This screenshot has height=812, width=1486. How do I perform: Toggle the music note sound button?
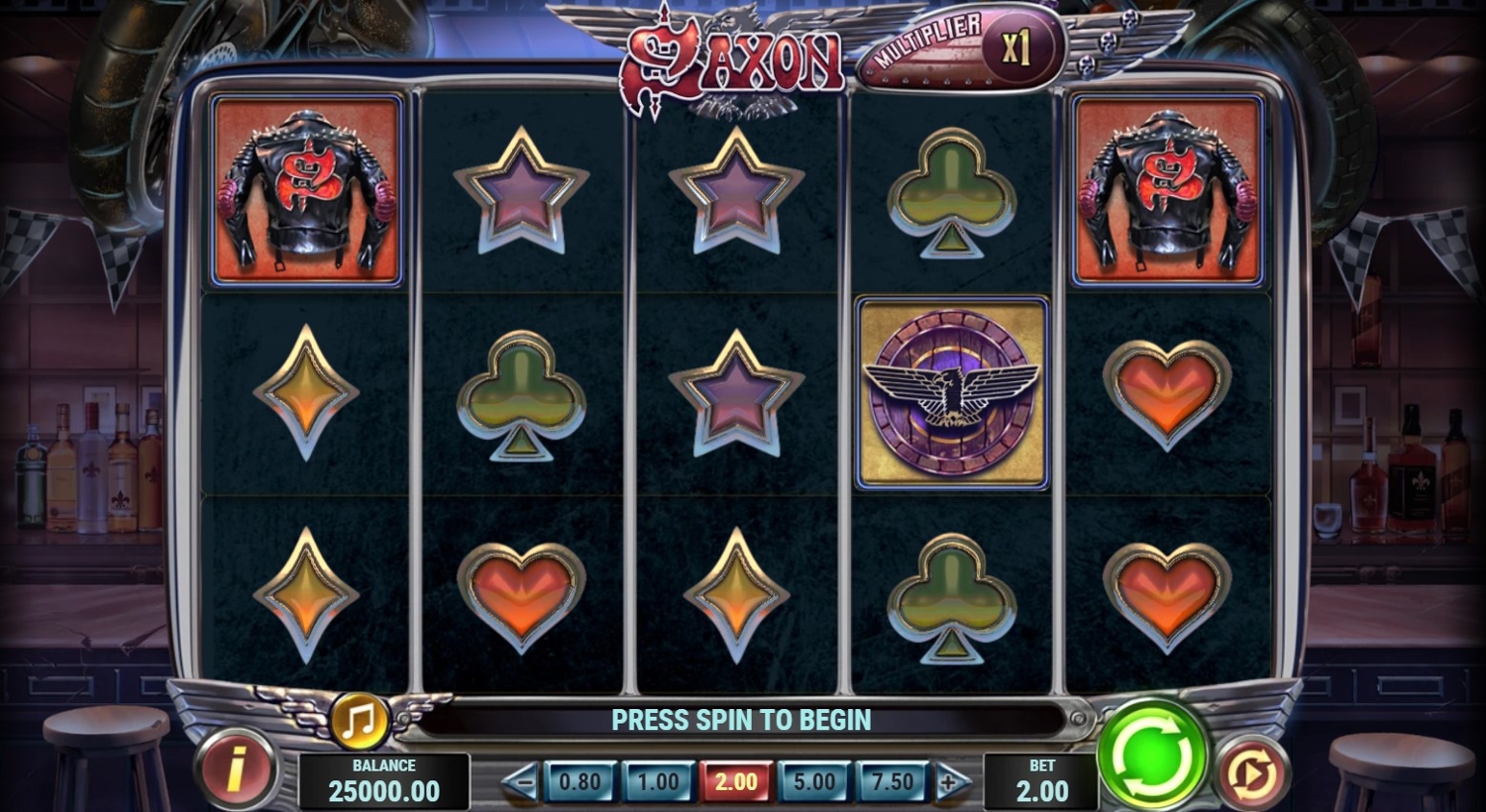coord(359,721)
